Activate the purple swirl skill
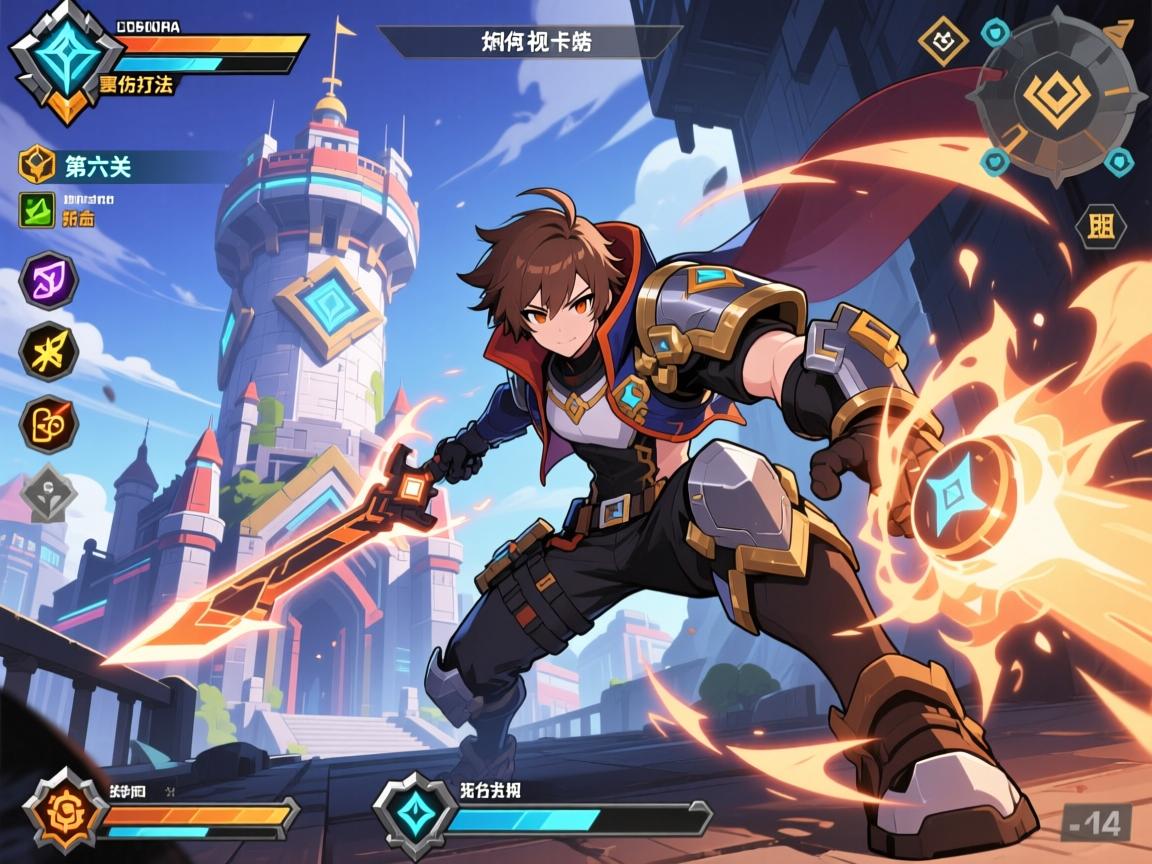The height and width of the screenshot is (864, 1152). pyautogui.click(x=48, y=280)
